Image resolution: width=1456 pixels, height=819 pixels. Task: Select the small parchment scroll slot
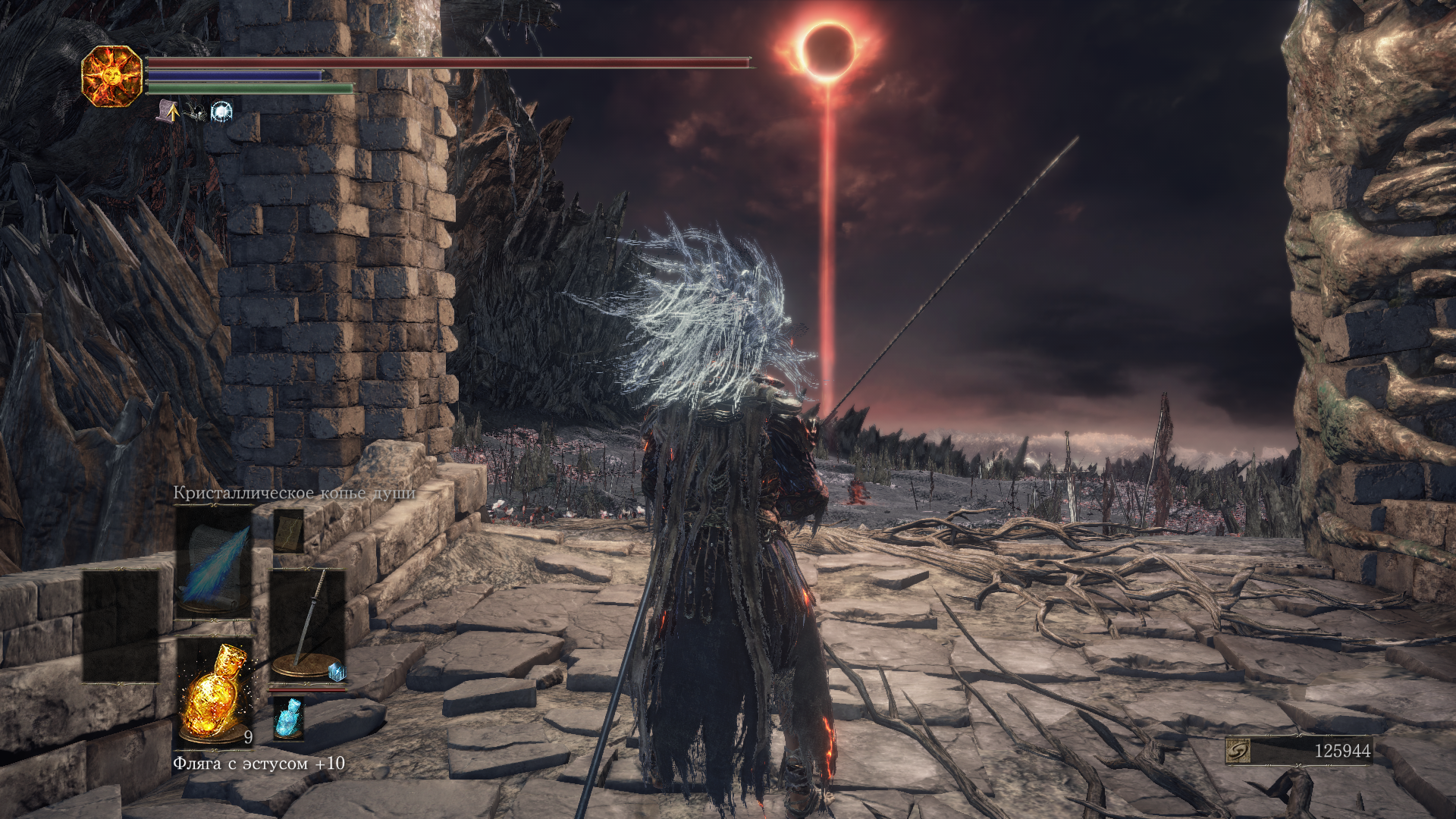point(288,531)
